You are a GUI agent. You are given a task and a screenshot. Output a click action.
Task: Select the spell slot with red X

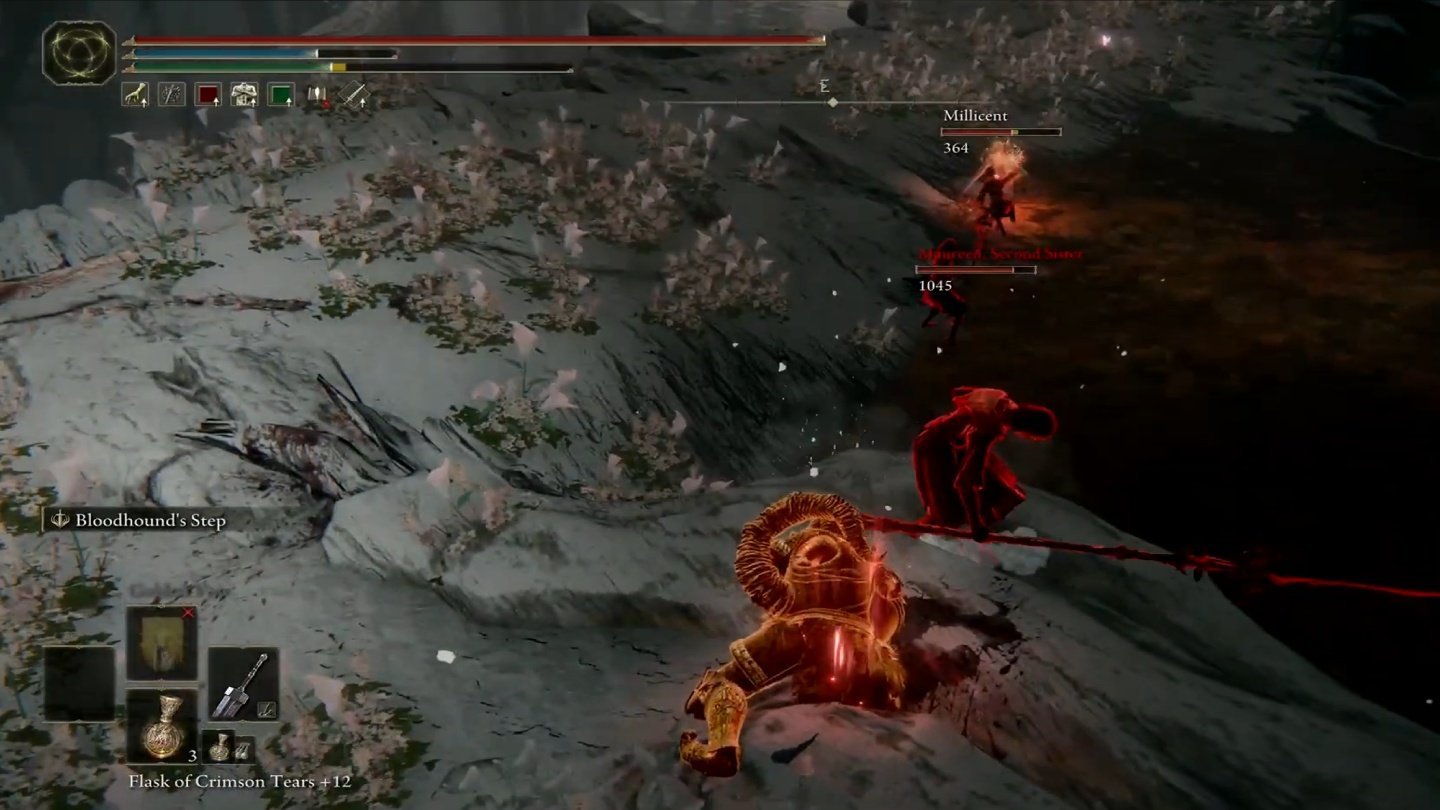tap(162, 643)
